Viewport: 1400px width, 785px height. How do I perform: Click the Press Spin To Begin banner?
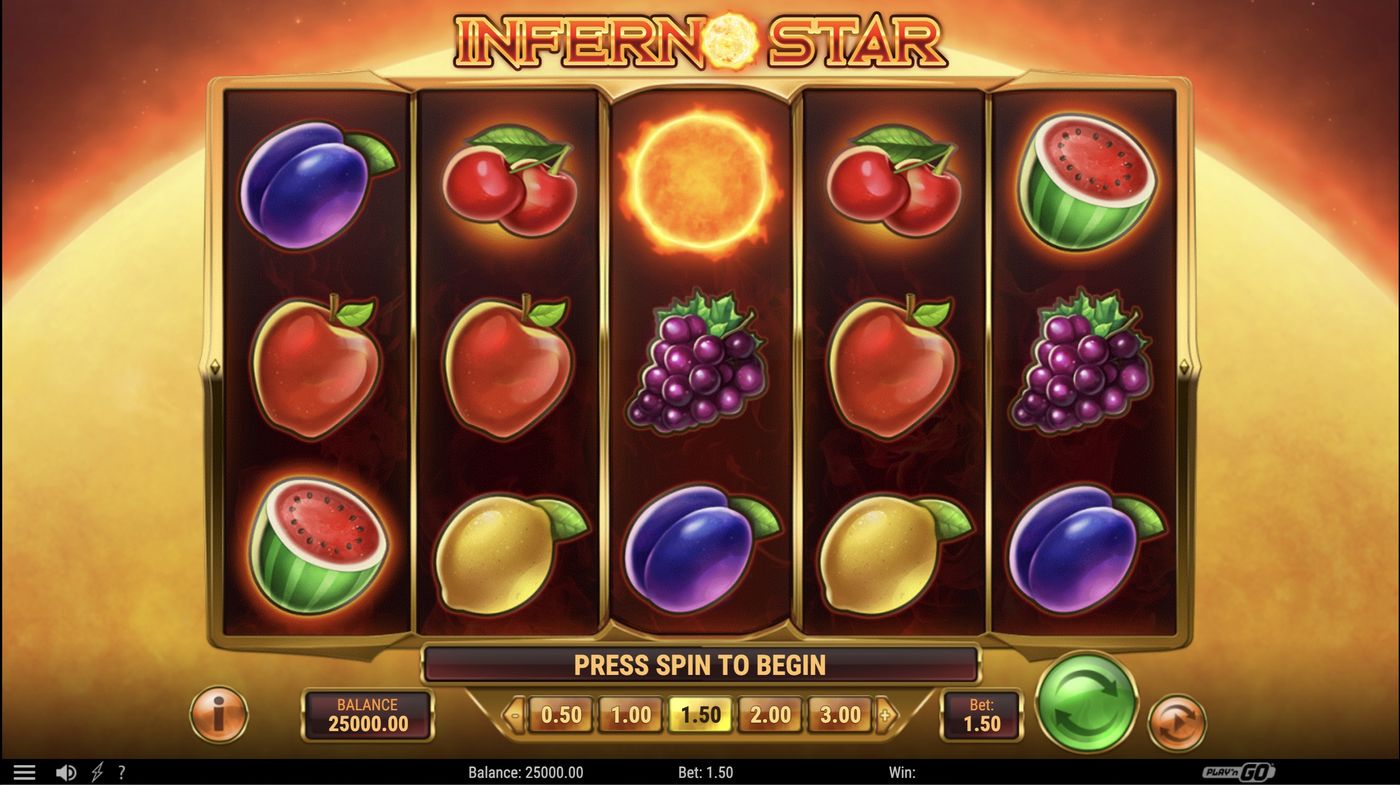700,664
